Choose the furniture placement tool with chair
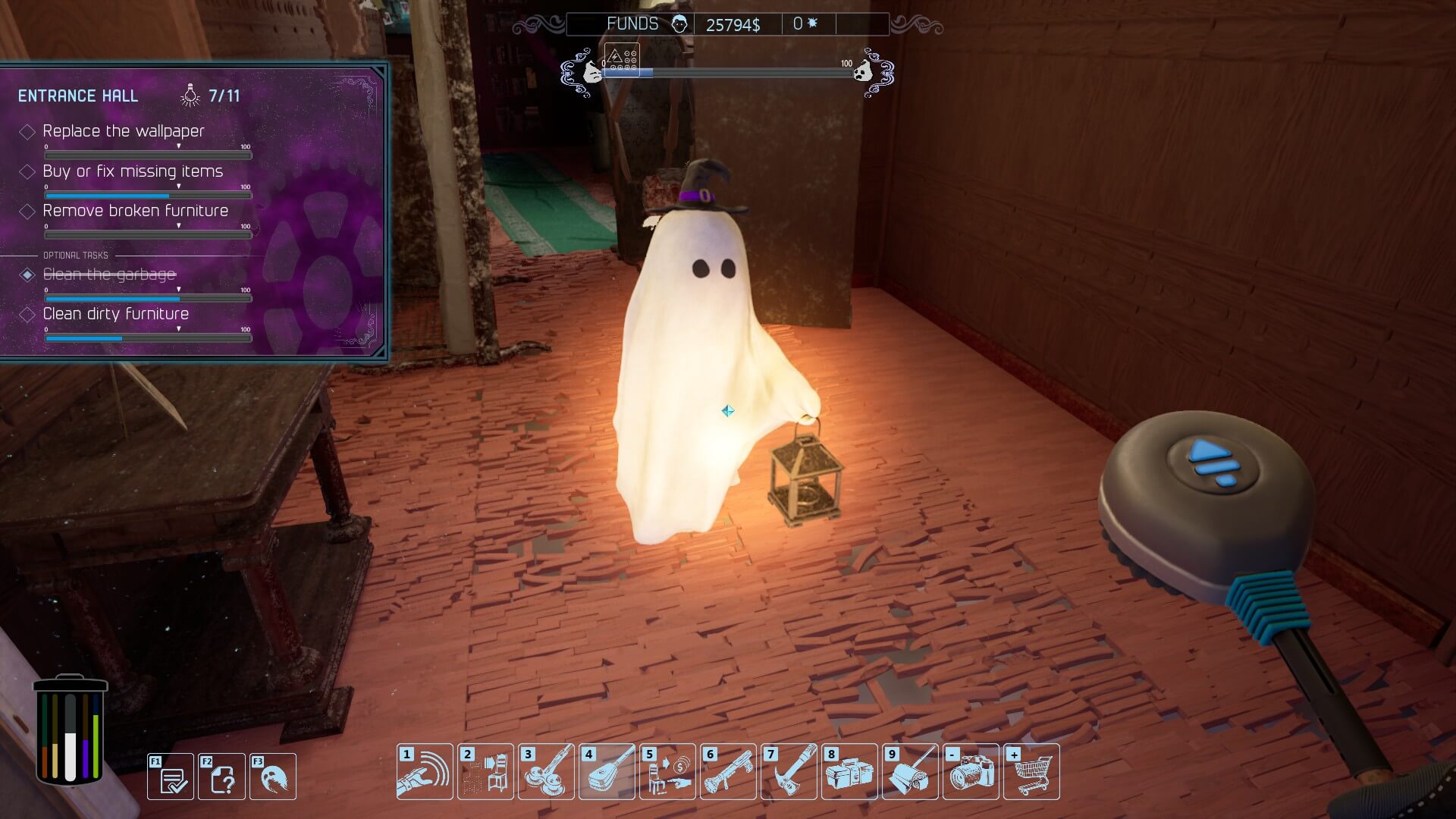This screenshot has width=1456, height=819. (485, 772)
